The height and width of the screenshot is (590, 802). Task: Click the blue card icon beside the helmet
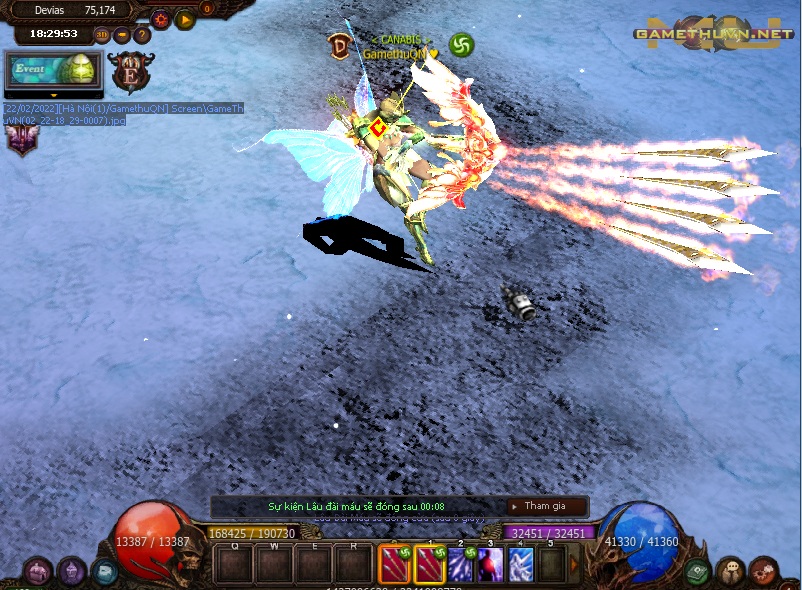[104, 572]
